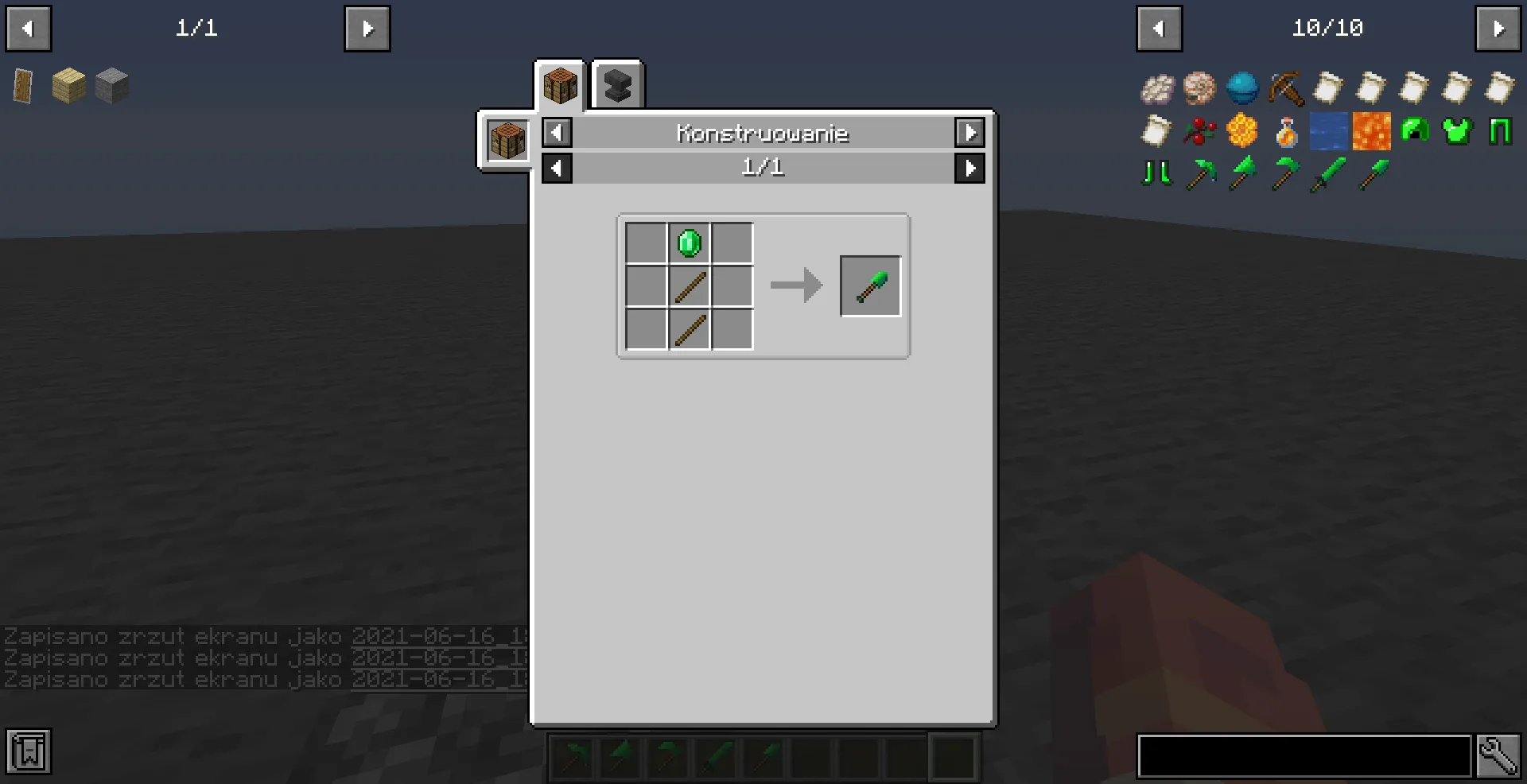Click the sweet berries item
This screenshot has width=1527, height=784.
pos(1200,131)
